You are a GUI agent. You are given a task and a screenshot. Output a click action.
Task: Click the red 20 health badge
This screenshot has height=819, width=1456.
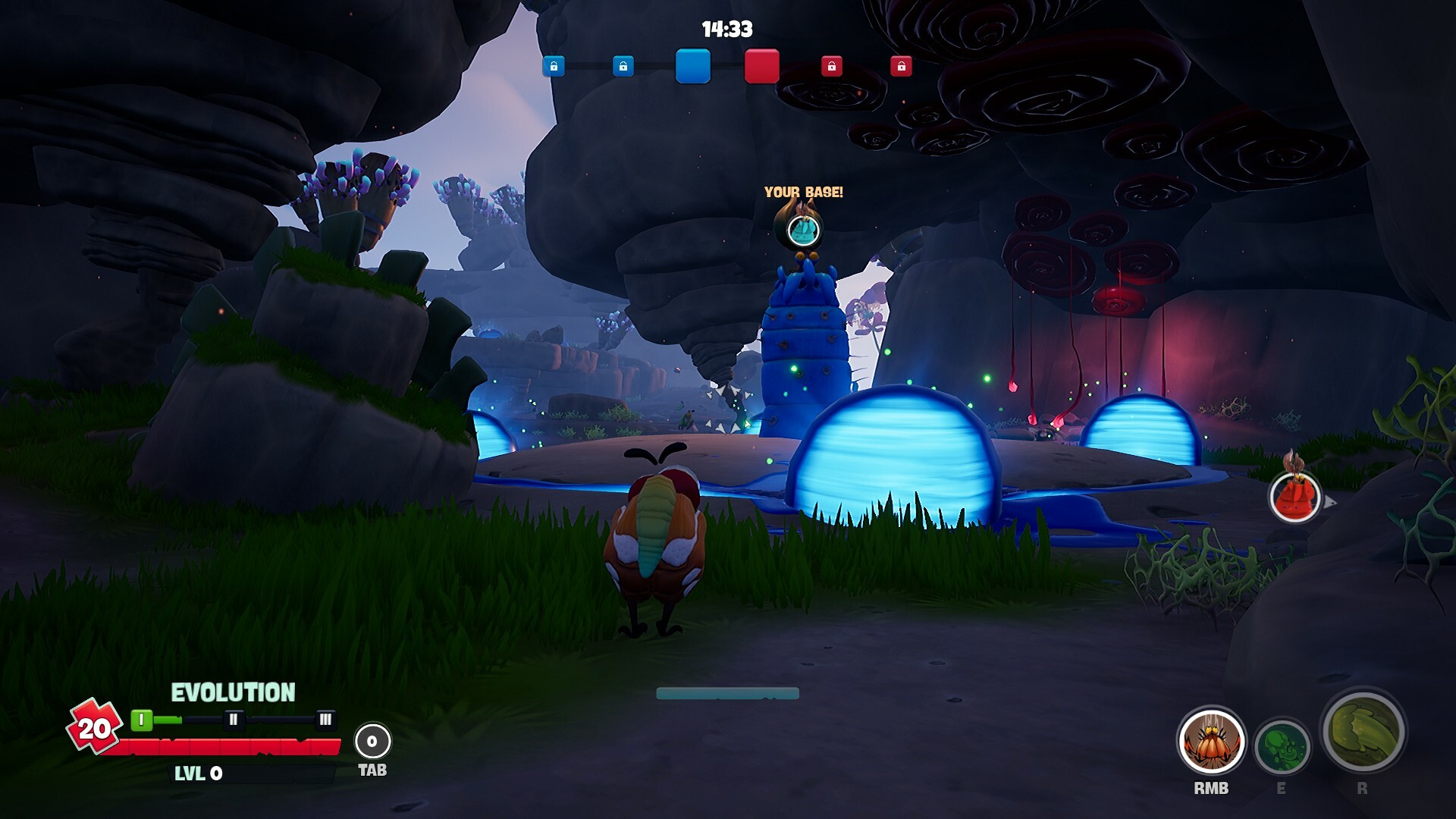click(x=95, y=728)
